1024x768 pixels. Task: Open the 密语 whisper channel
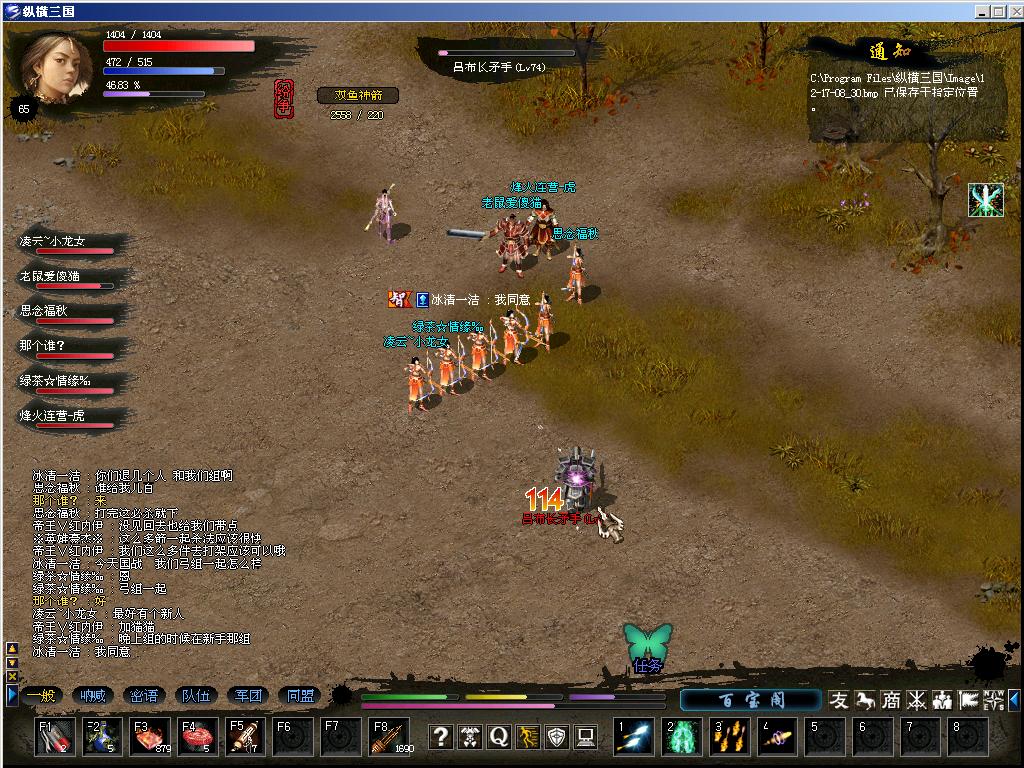click(x=145, y=696)
